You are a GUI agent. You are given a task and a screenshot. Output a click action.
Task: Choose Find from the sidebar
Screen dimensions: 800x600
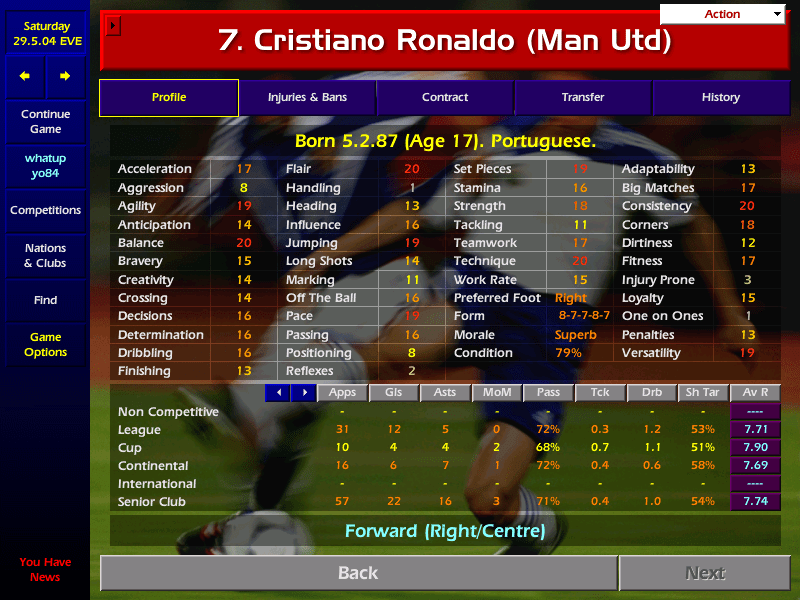(x=45, y=300)
